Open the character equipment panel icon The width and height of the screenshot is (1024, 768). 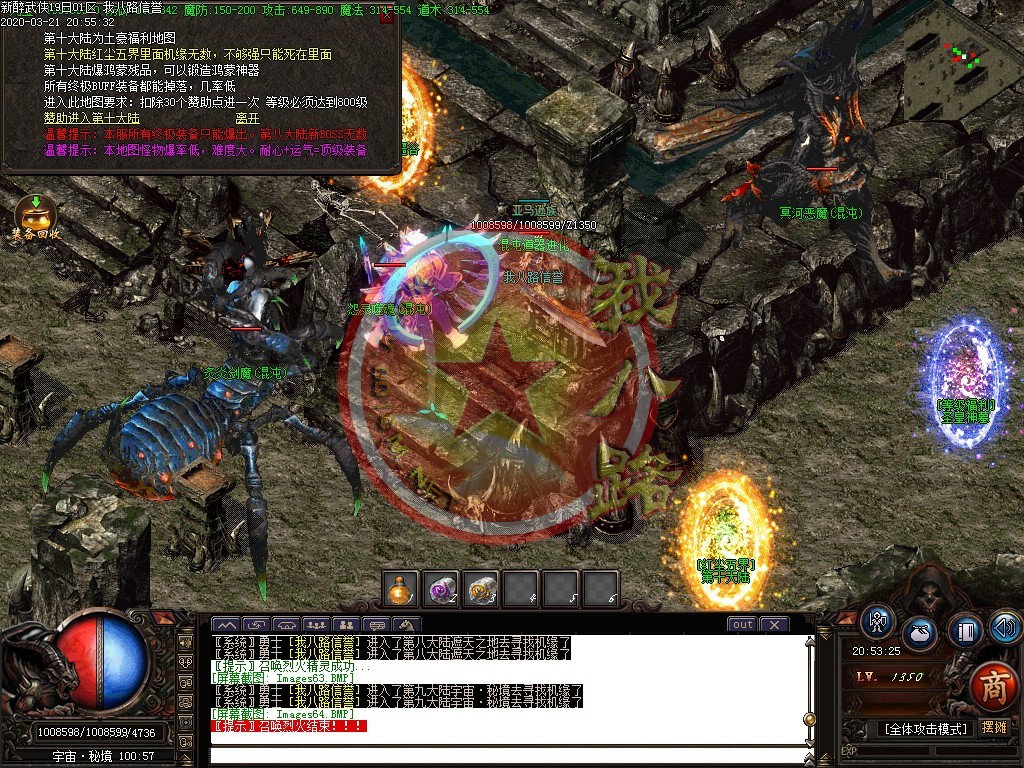tap(879, 623)
